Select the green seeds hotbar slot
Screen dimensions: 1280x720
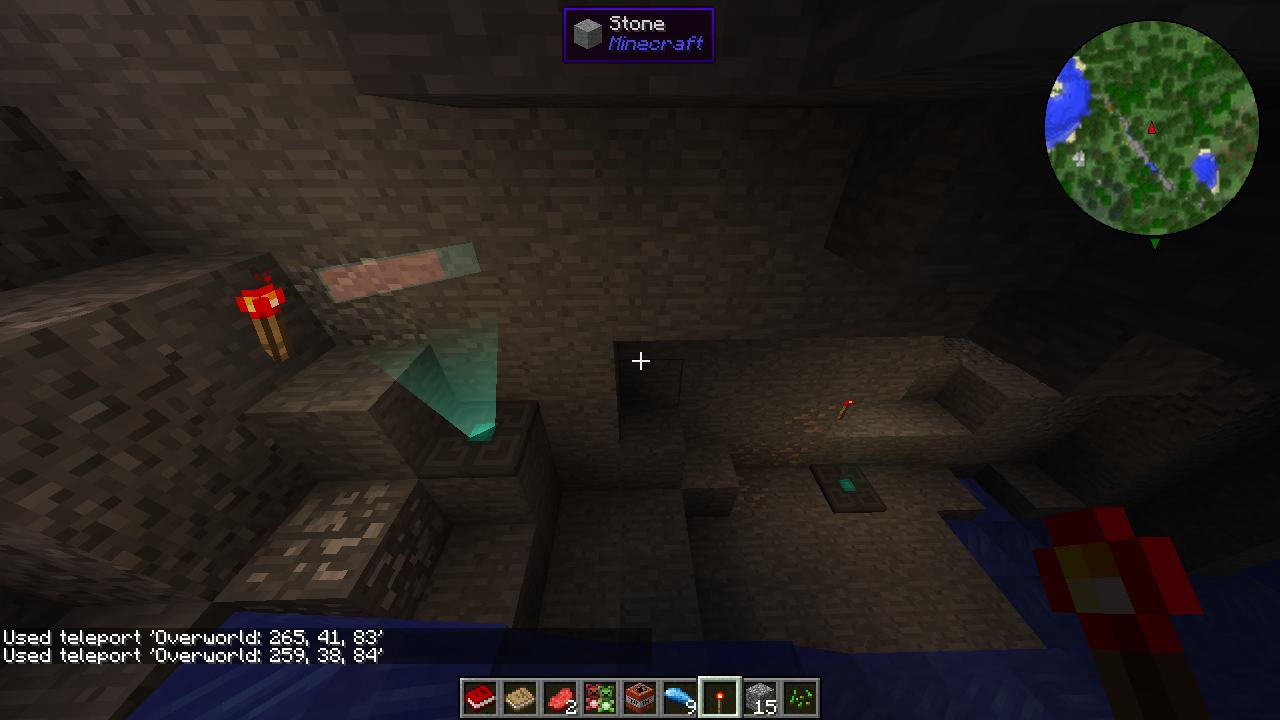(x=800, y=697)
